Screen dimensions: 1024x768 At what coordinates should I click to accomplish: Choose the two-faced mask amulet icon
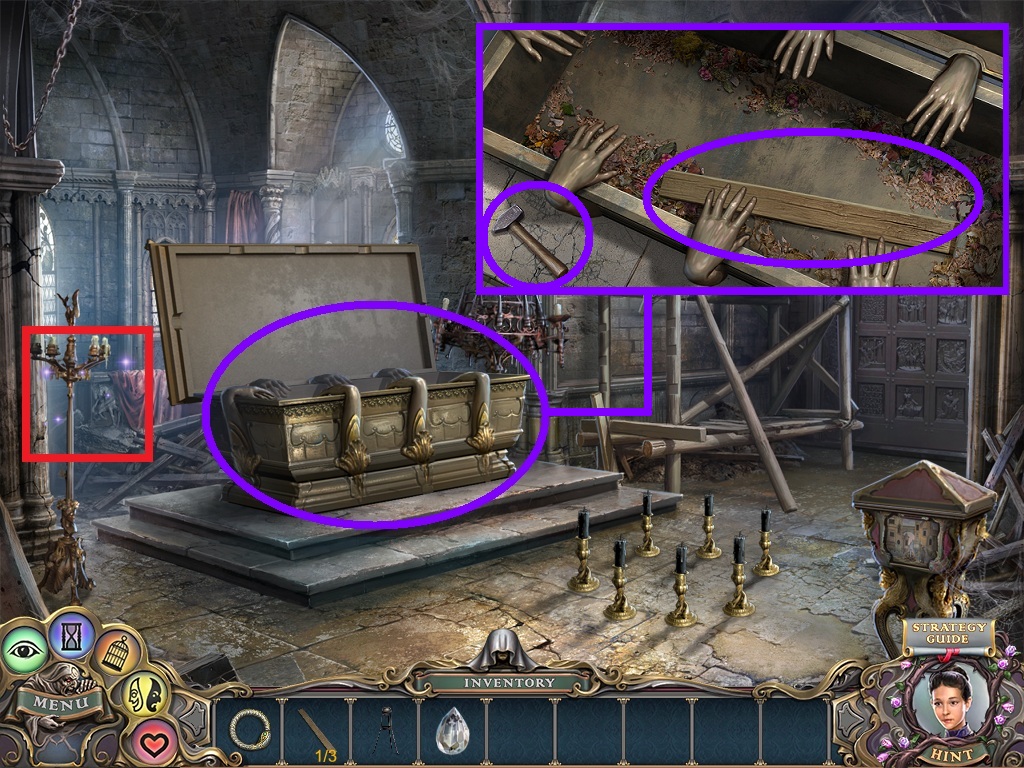[x=144, y=696]
